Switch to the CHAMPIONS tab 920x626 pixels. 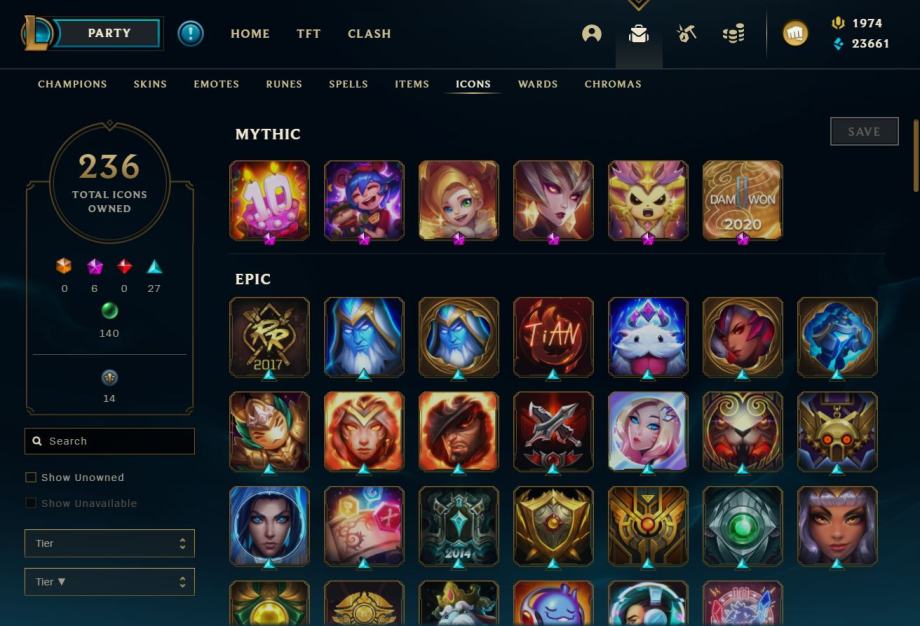(x=72, y=84)
